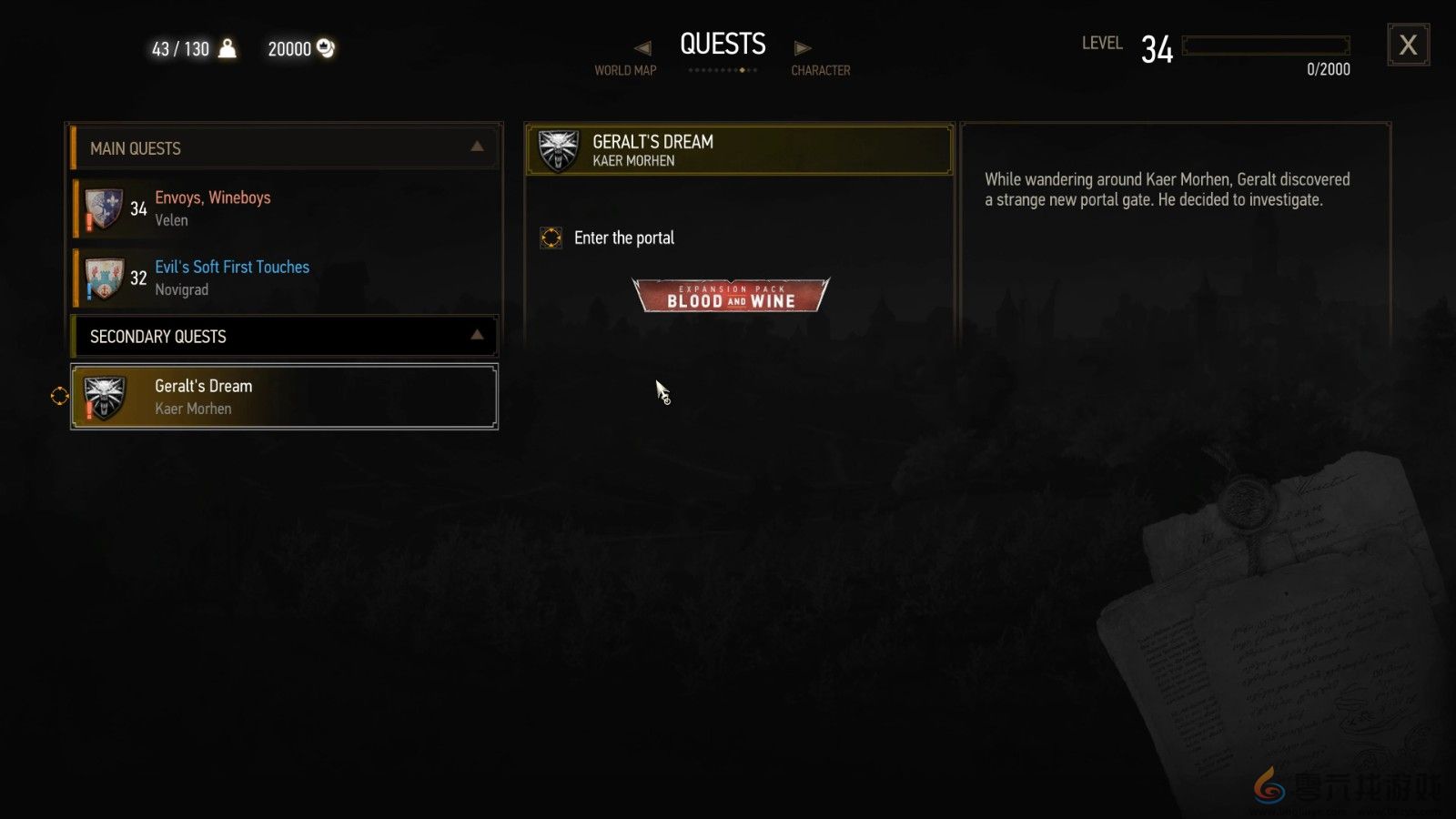1456x819 pixels.
Task: Collapse the Main Quests section
Action: (x=477, y=147)
